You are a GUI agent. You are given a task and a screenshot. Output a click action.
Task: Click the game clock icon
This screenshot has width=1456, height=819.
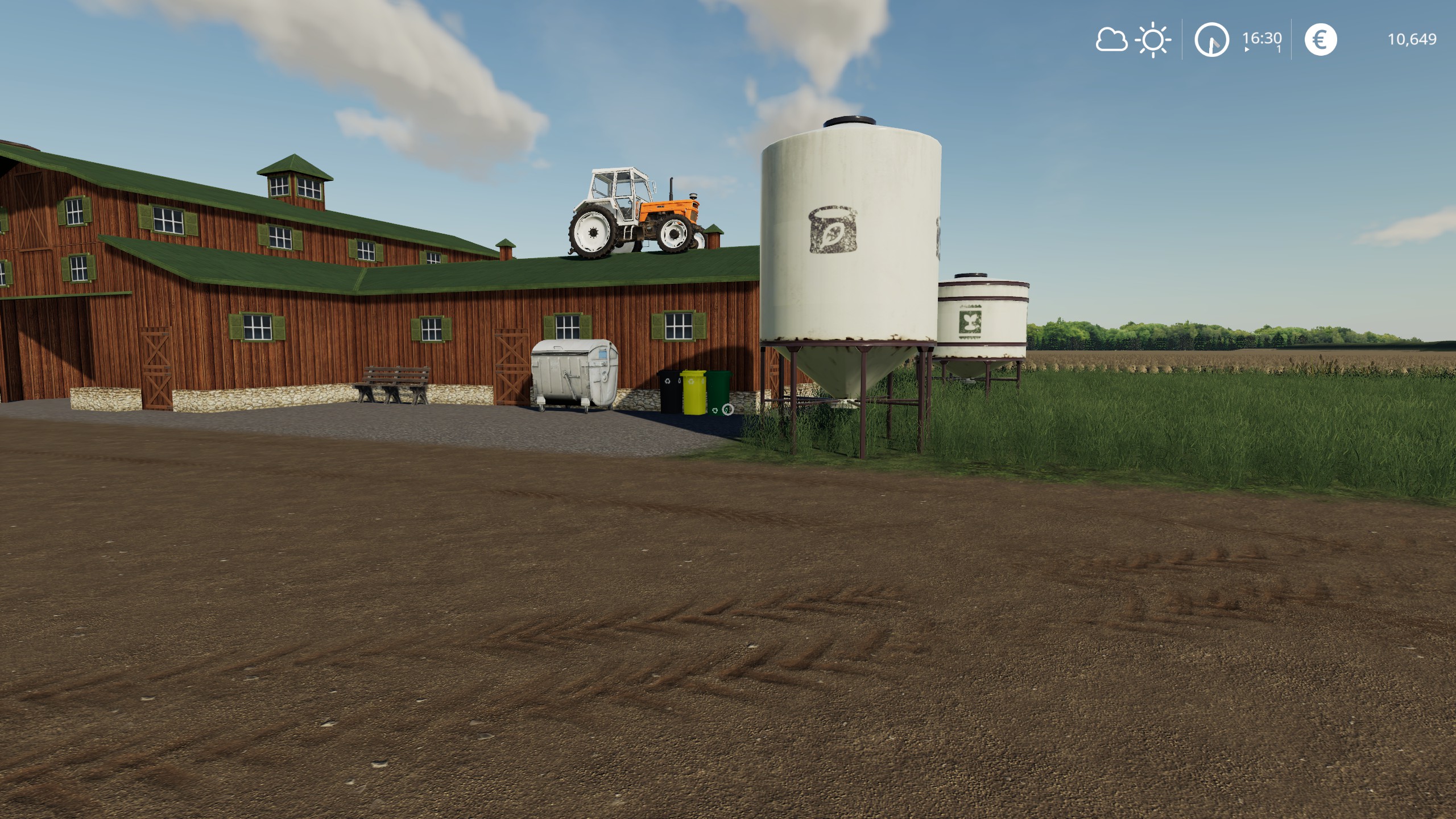point(1211,40)
